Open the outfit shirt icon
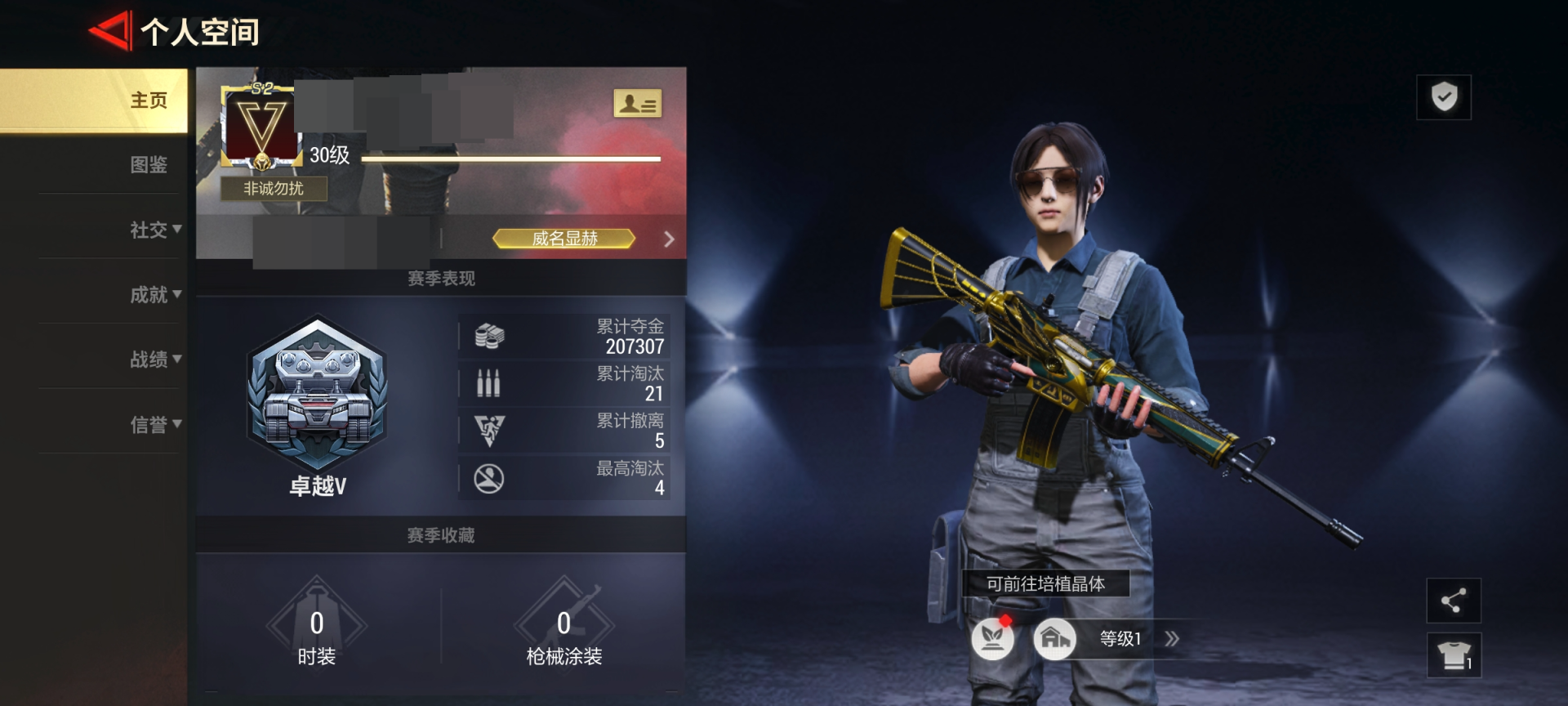The height and width of the screenshot is (706, 1568). [x=1454, y=655]
